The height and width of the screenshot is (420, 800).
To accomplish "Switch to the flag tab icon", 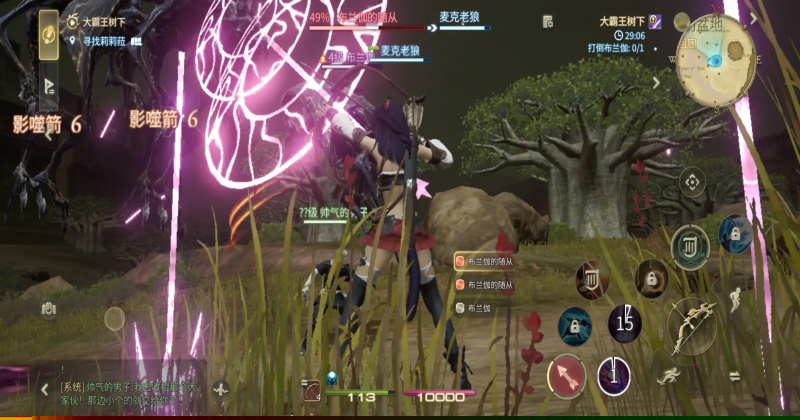I will (48, 86).
